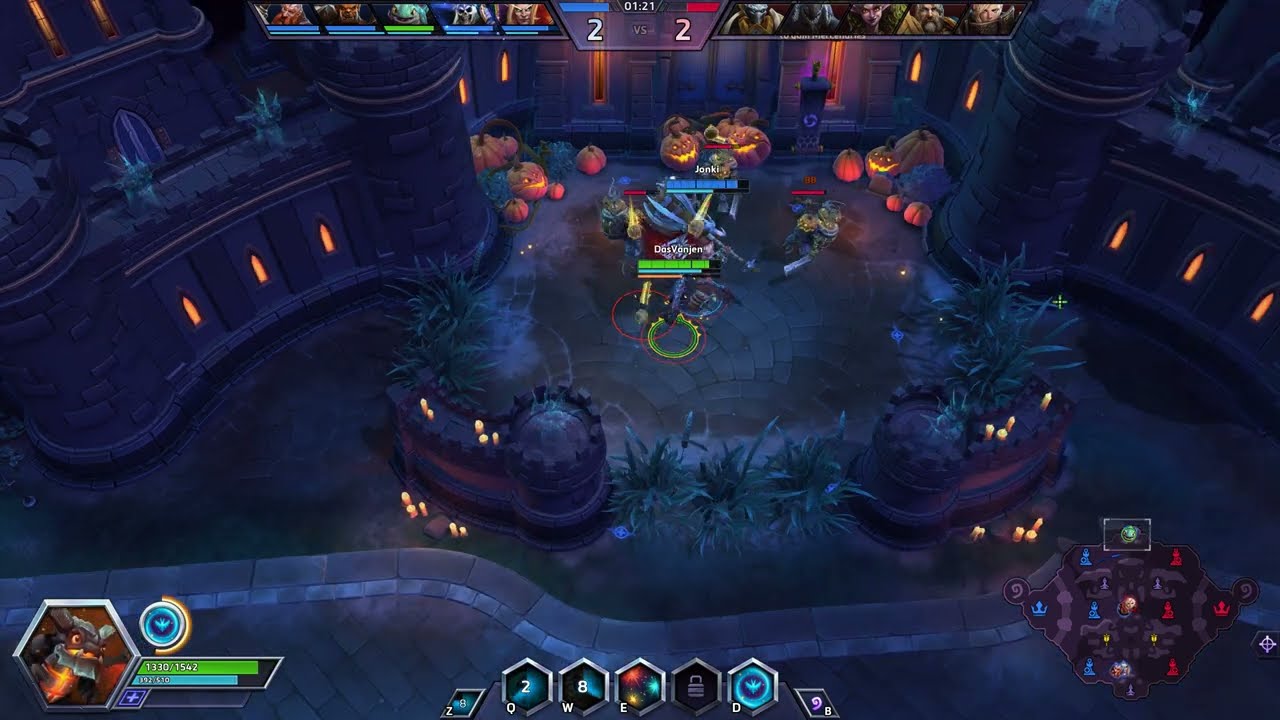Activate the W ability showing cooldown 8
Image resolution: width=1280 pixels, height=720 pixels.
point(582,686)
